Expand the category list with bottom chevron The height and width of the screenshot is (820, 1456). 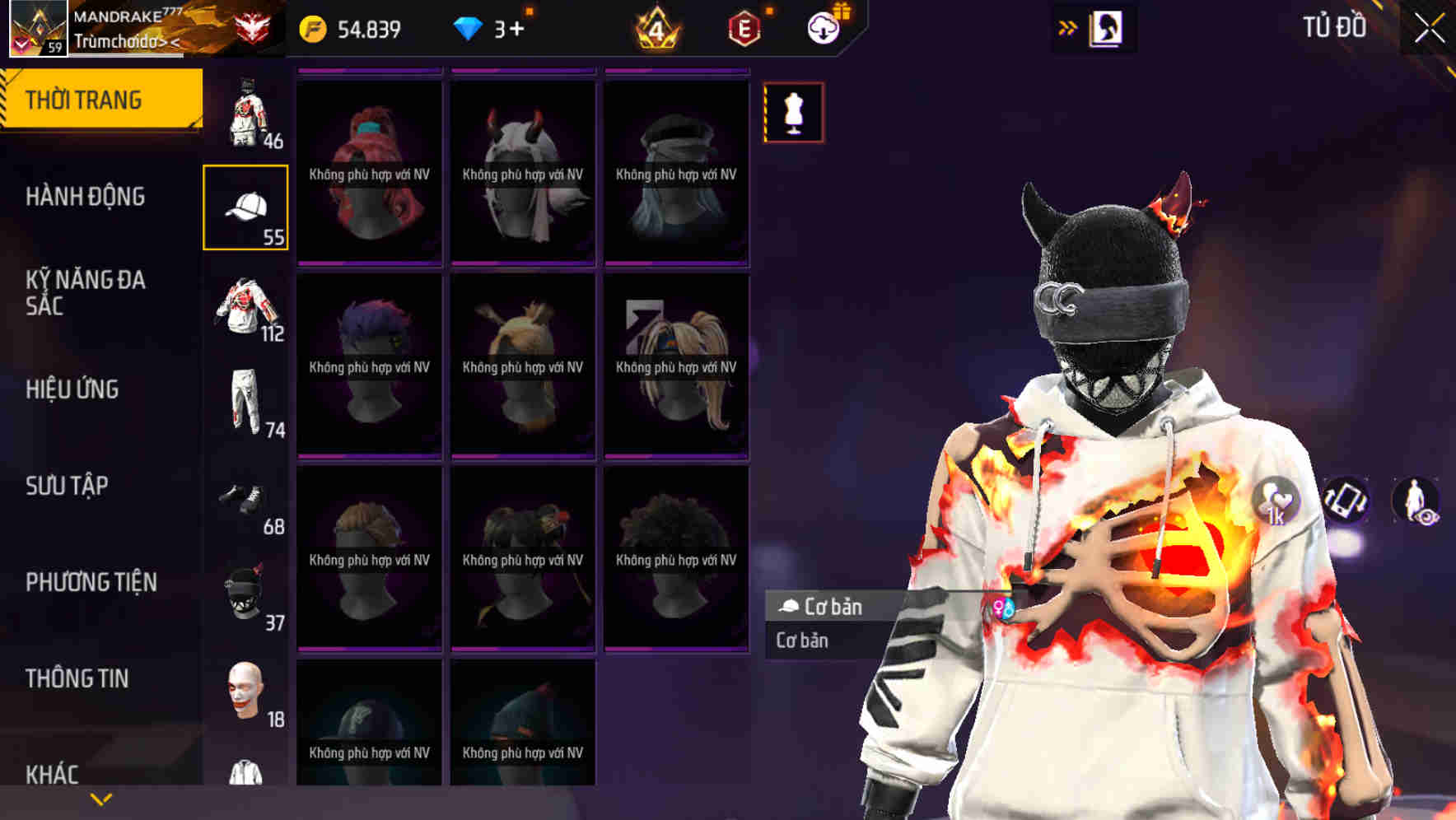(101, 798)
